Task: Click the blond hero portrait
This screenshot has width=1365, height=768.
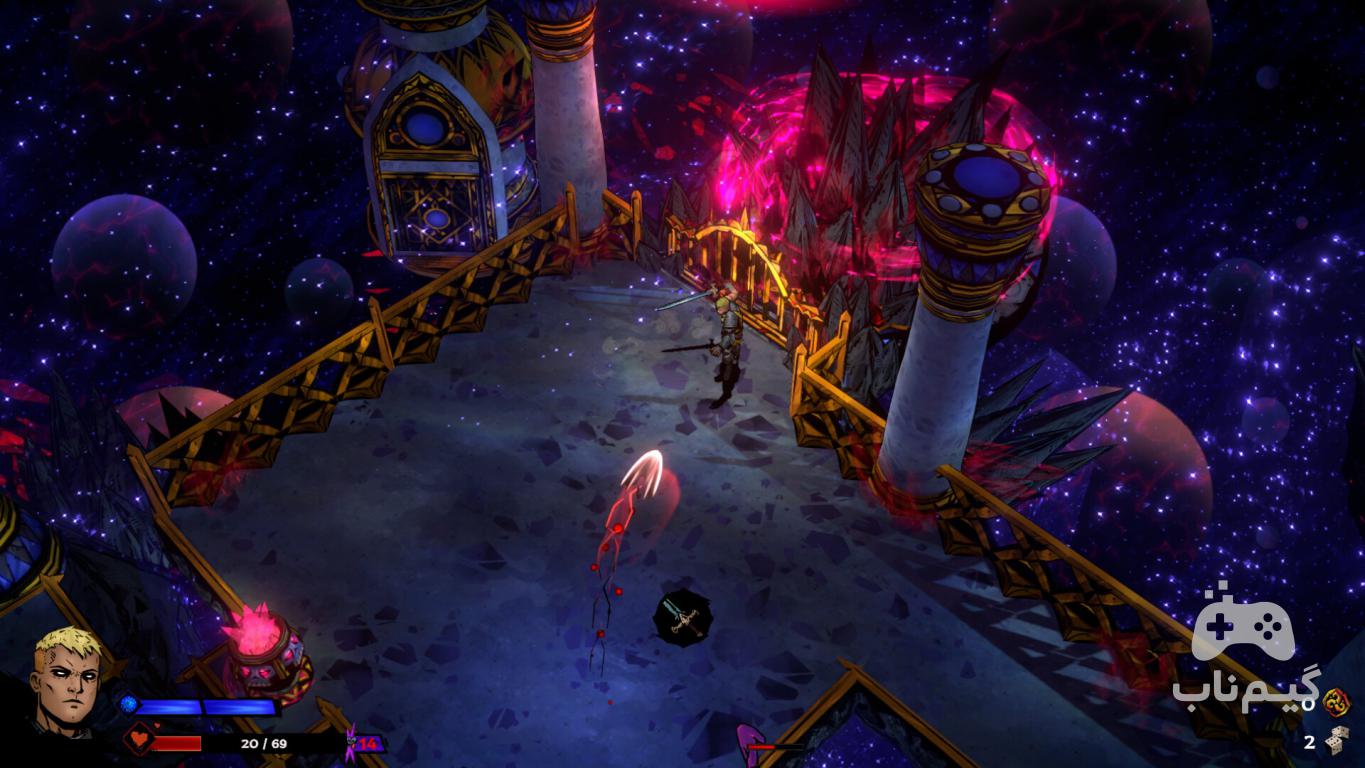Action: (x=67, y=680)
